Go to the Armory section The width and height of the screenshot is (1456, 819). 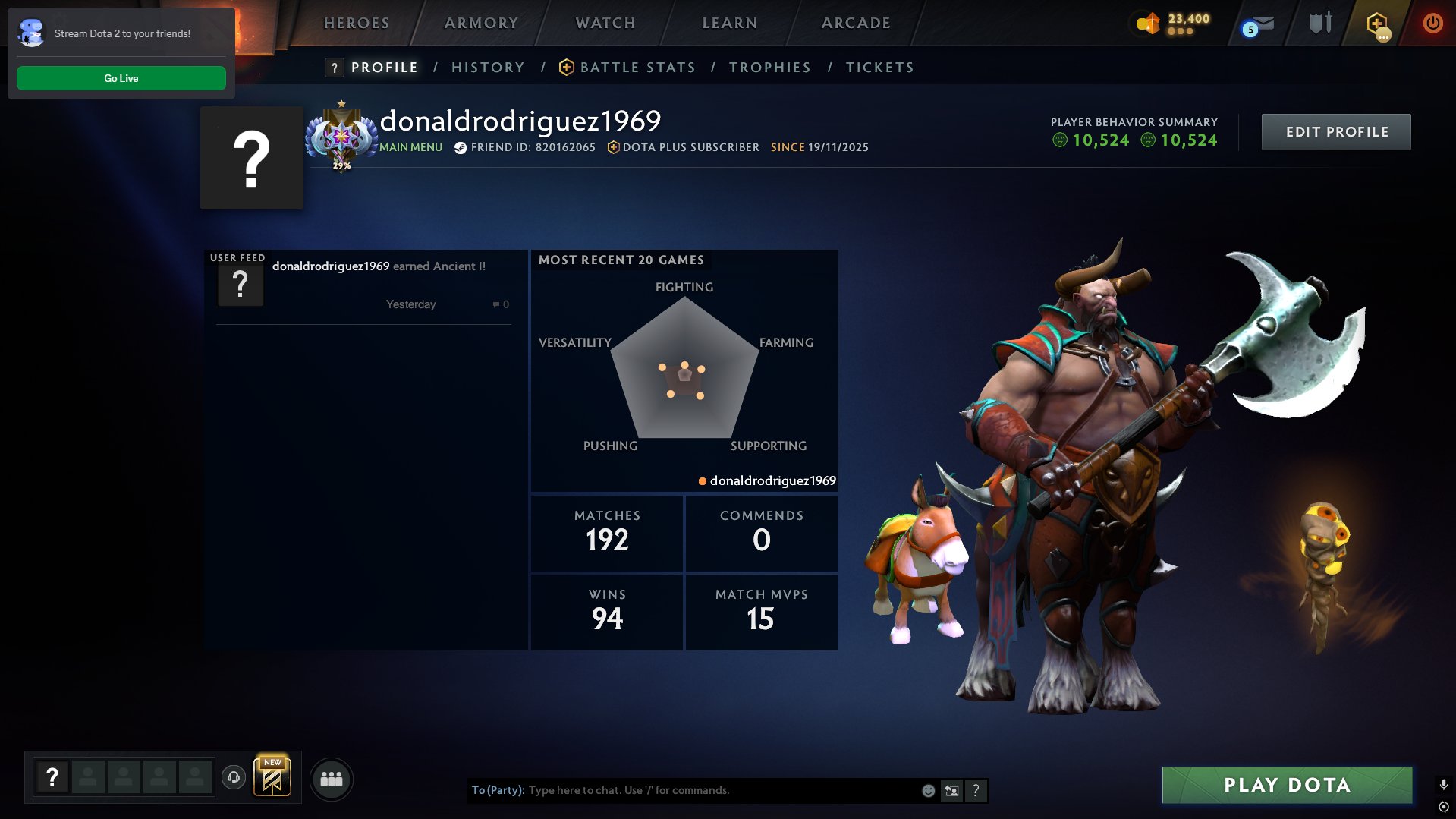(x=481, y=23)
